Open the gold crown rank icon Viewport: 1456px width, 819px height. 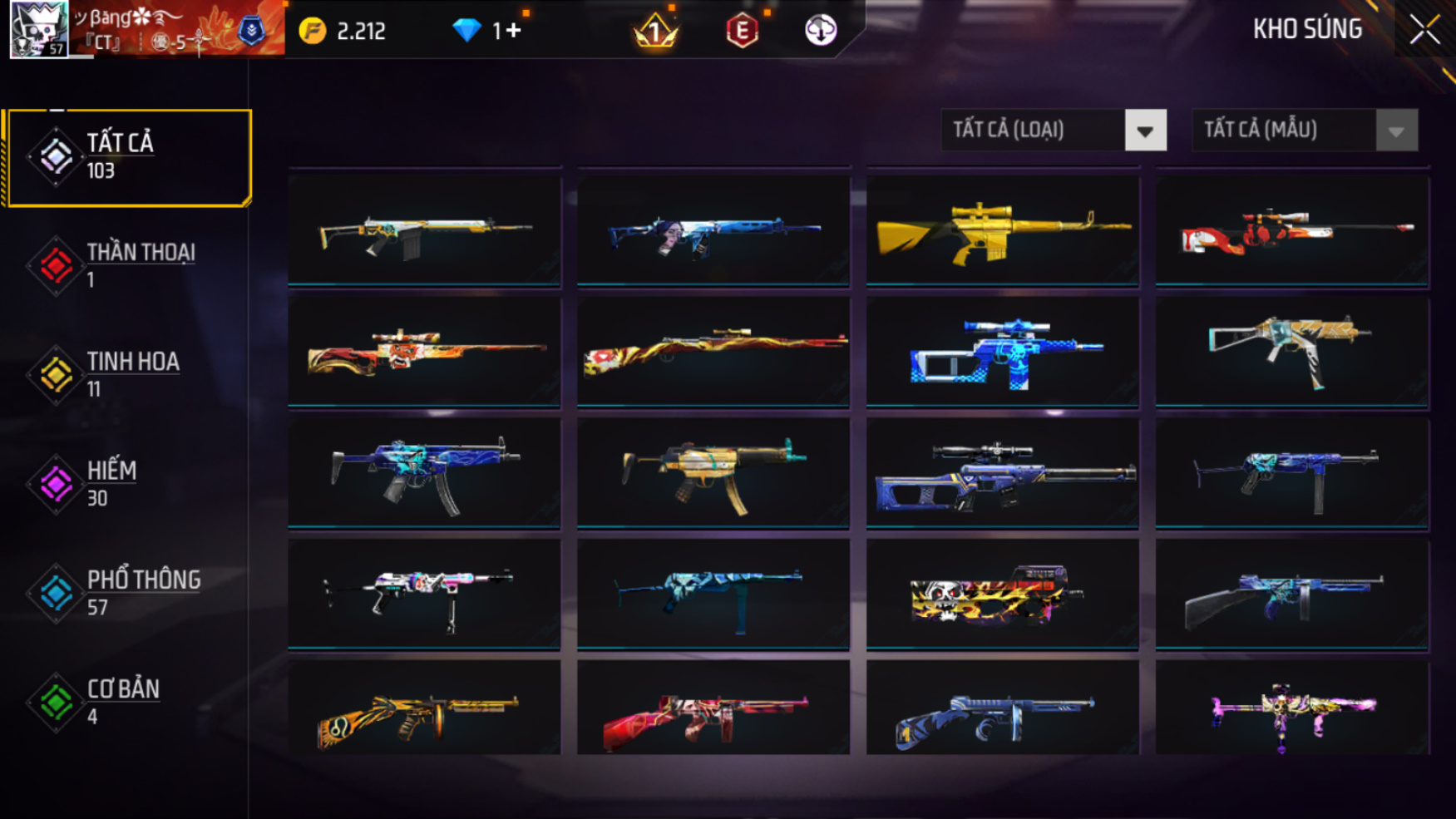655,32
